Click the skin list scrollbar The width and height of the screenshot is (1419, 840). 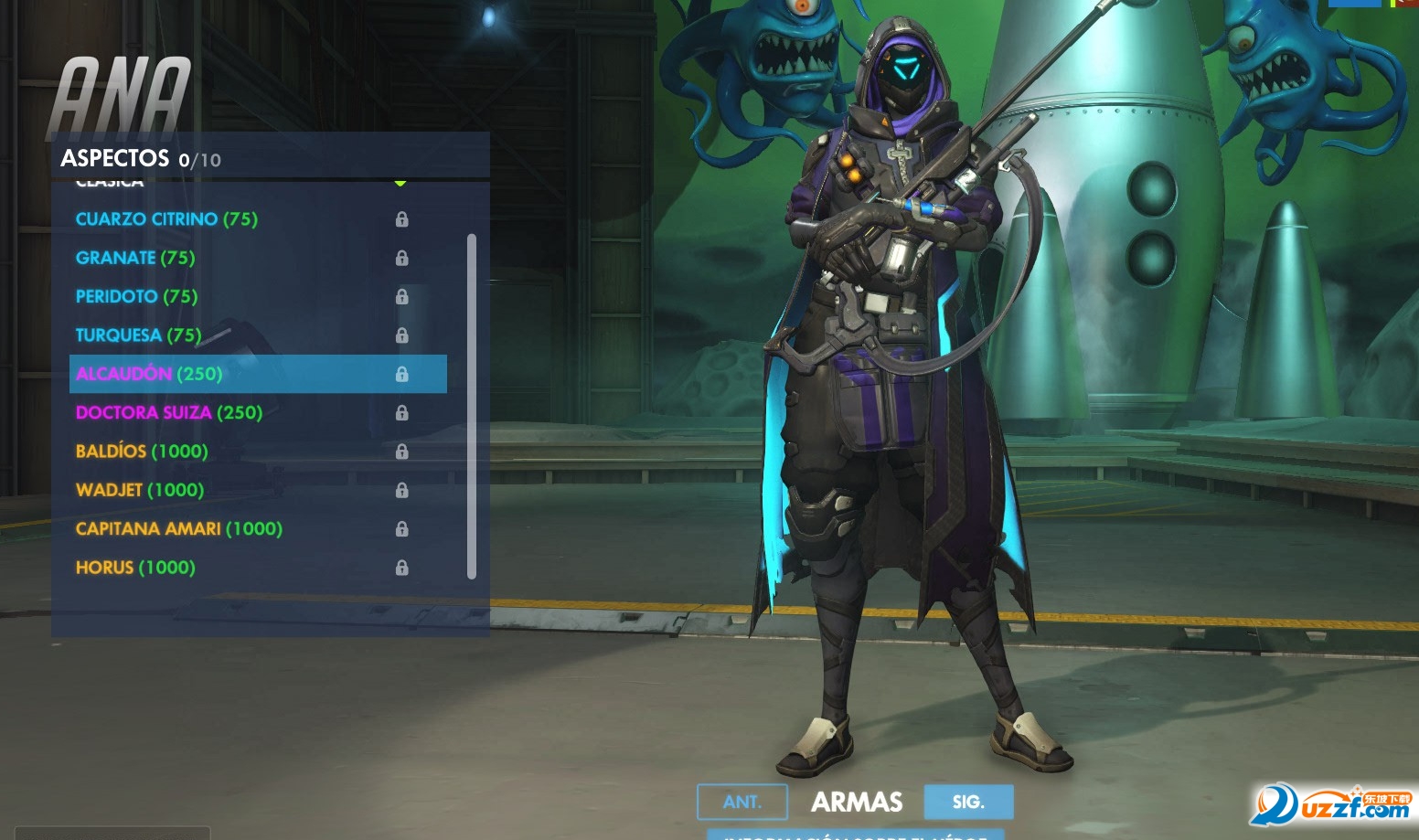pos(472,407)
